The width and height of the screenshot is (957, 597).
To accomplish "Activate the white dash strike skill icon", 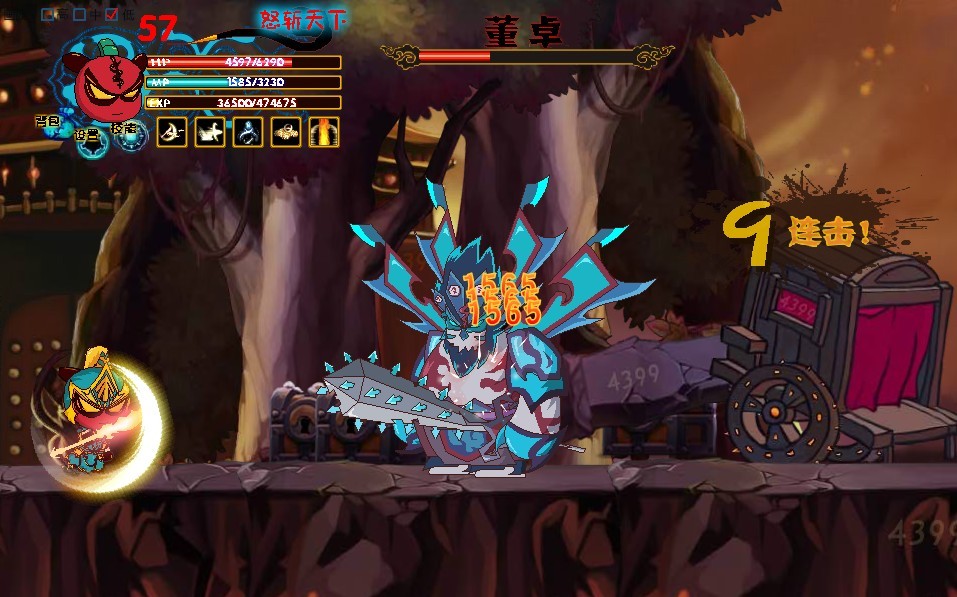I will [x=210, y=132].
